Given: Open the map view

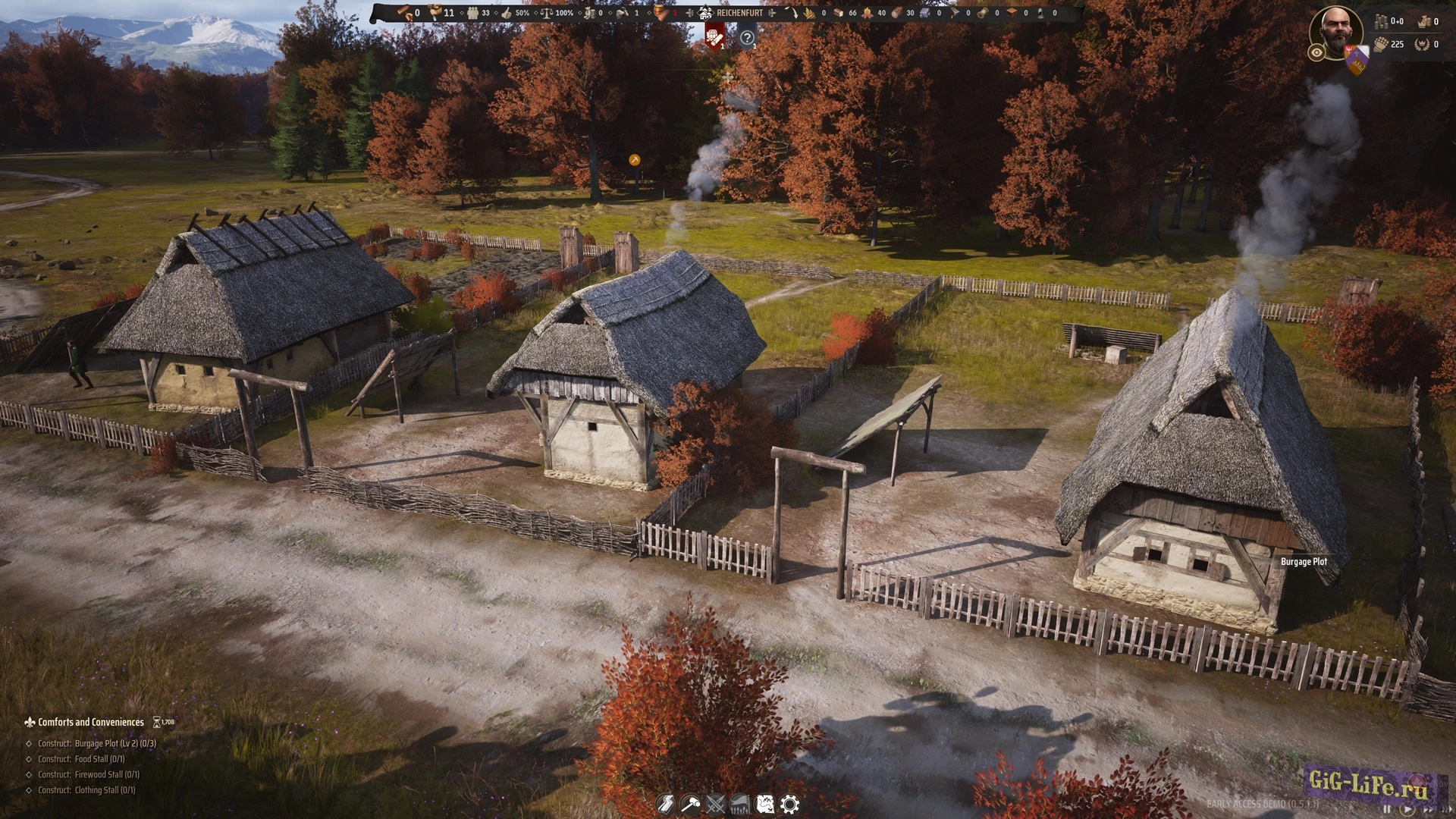Looking at the screenshot, I should [765, 804].
